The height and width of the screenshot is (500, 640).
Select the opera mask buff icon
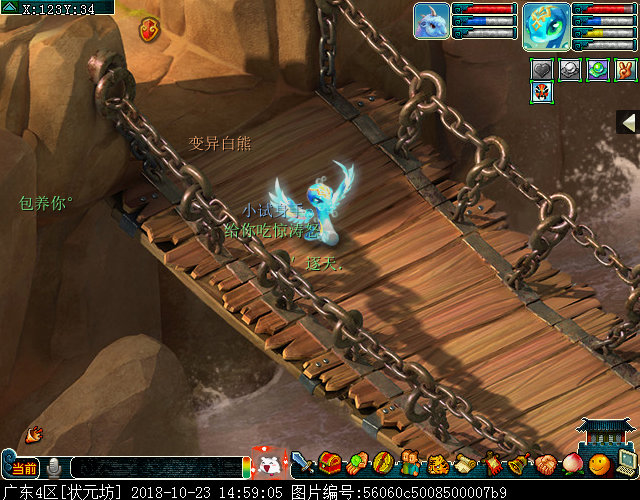click(542, 93)
